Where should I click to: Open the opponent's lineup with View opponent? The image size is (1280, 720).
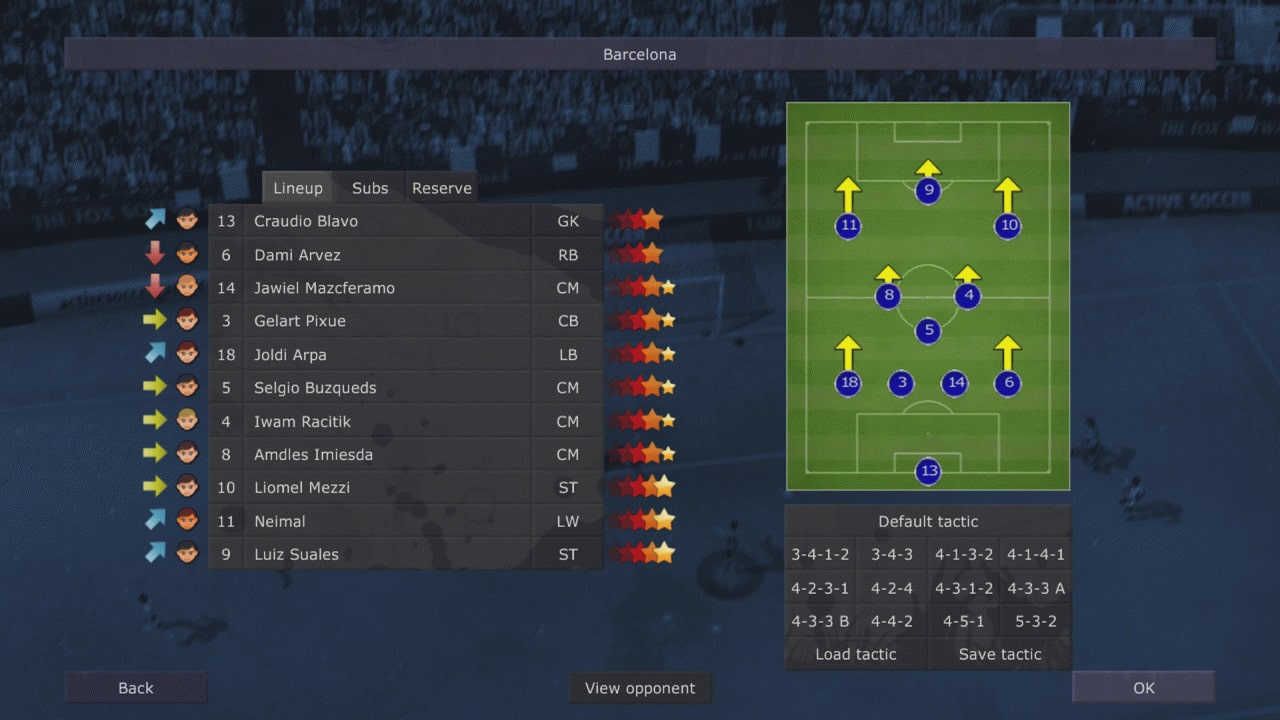[x=640, y=688]
